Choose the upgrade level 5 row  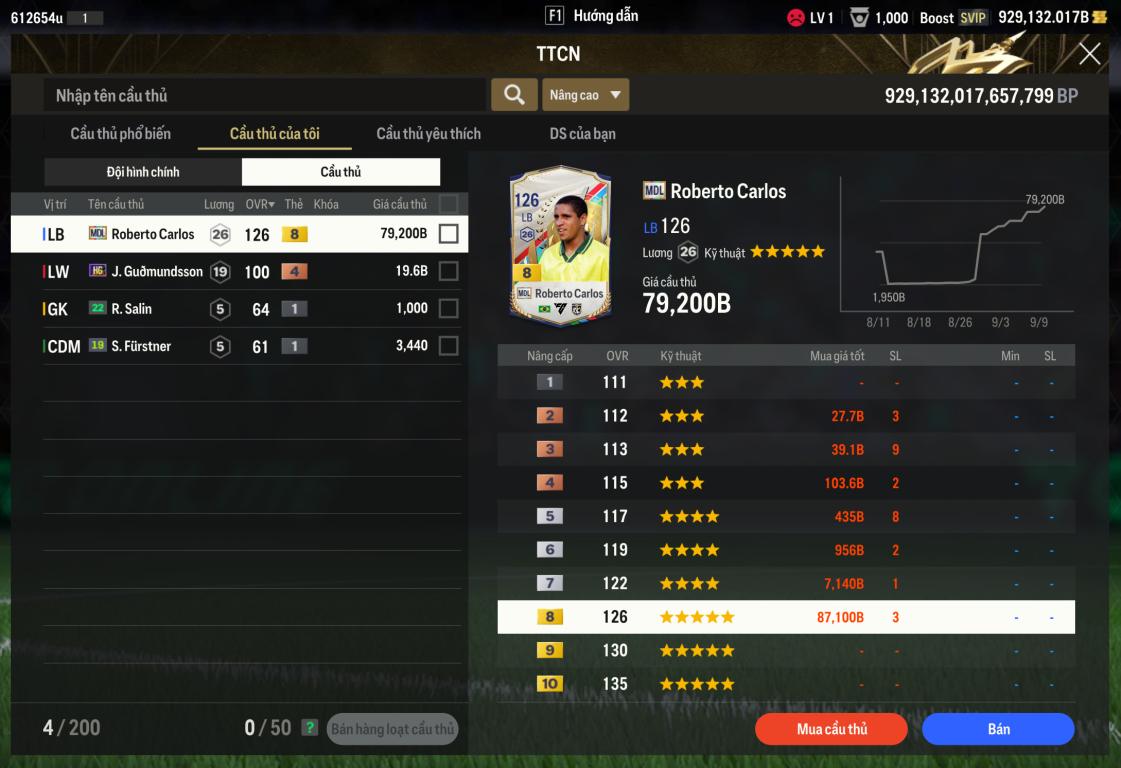click(786, 517)
